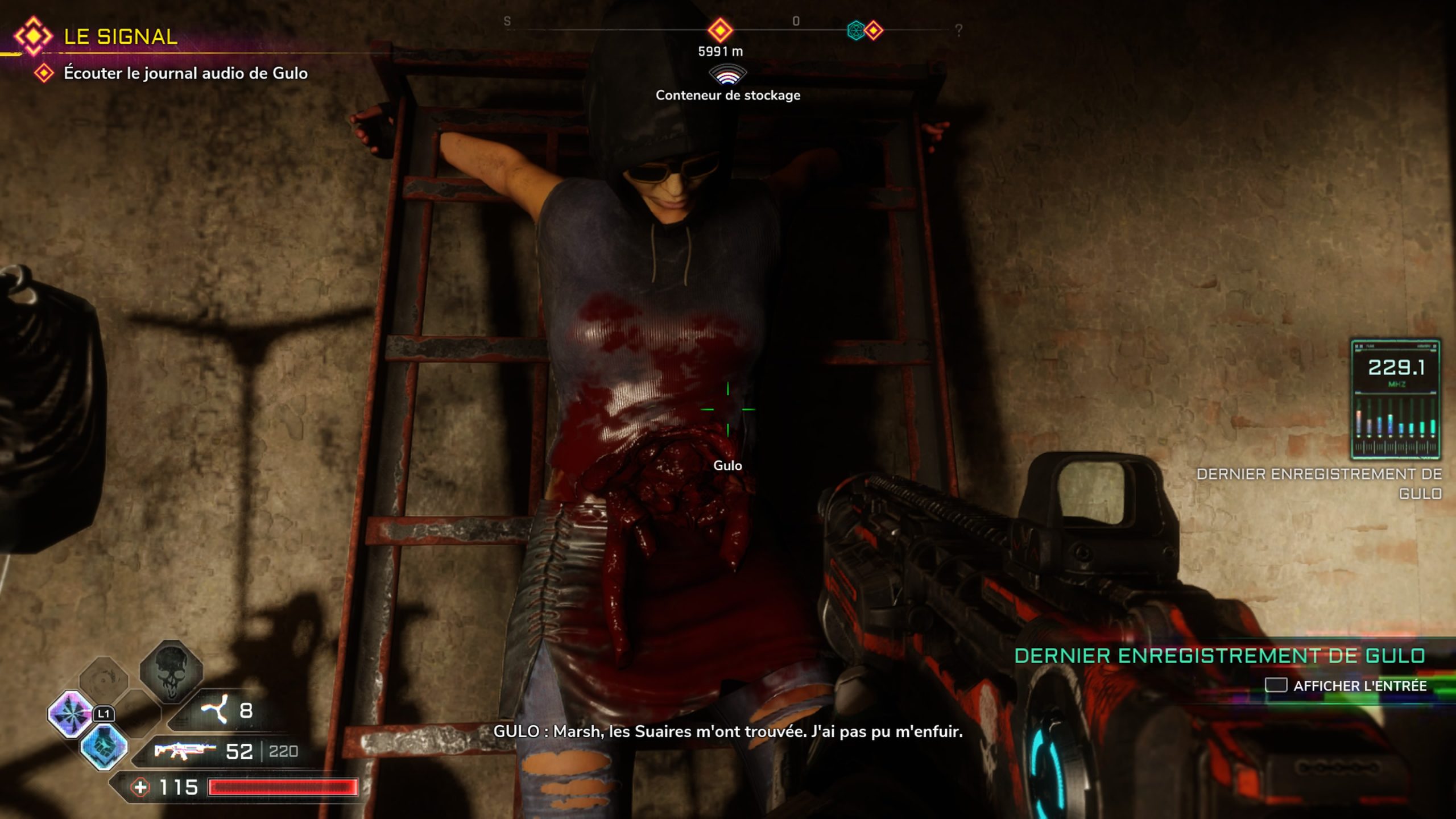Image resolution: width=1456 pixels, height=819 pixels.
Task: Select the Gulo audio log objective
Action: coord(185,73)
